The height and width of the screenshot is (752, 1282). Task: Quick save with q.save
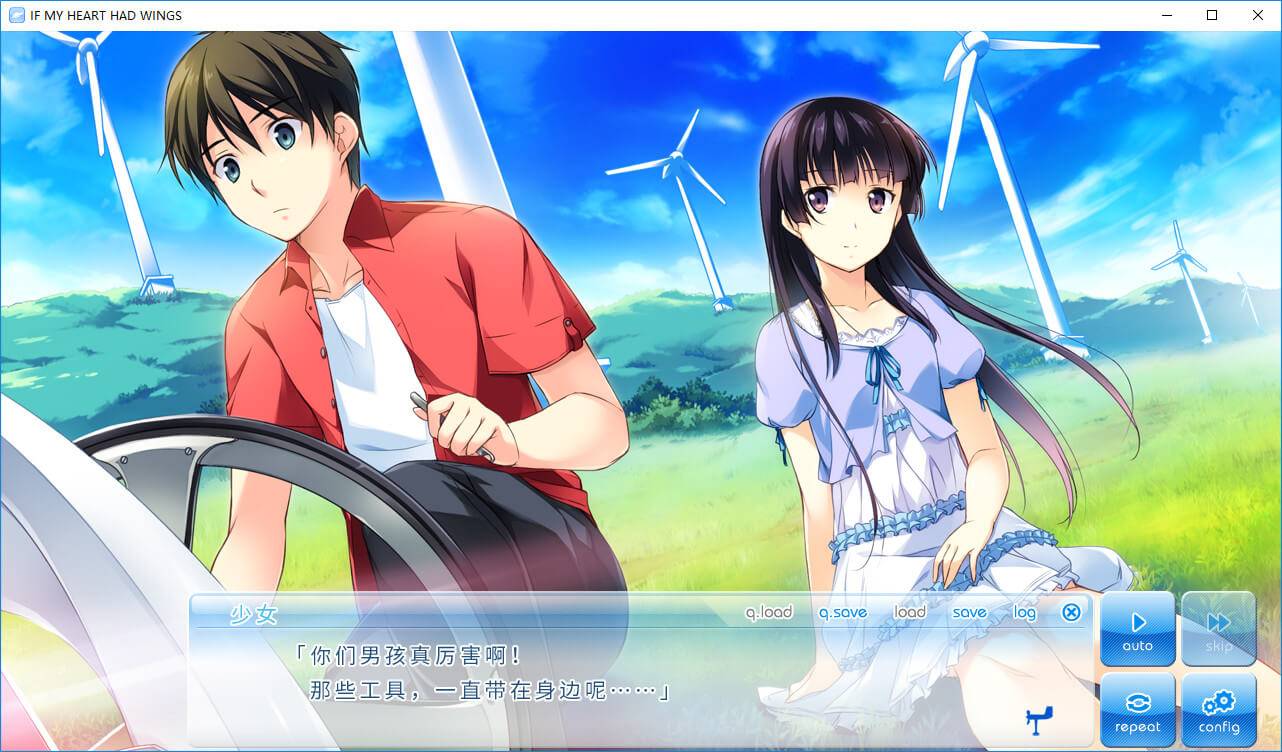pyautogui.click(x=842, y=612)
